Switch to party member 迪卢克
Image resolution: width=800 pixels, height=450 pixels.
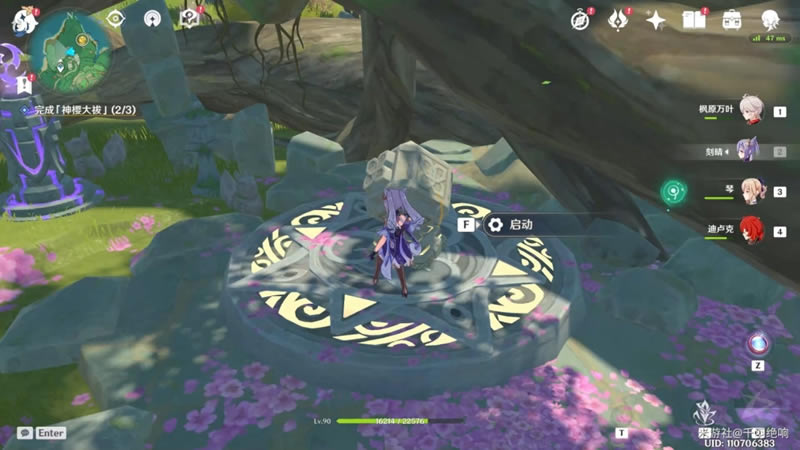750,231
